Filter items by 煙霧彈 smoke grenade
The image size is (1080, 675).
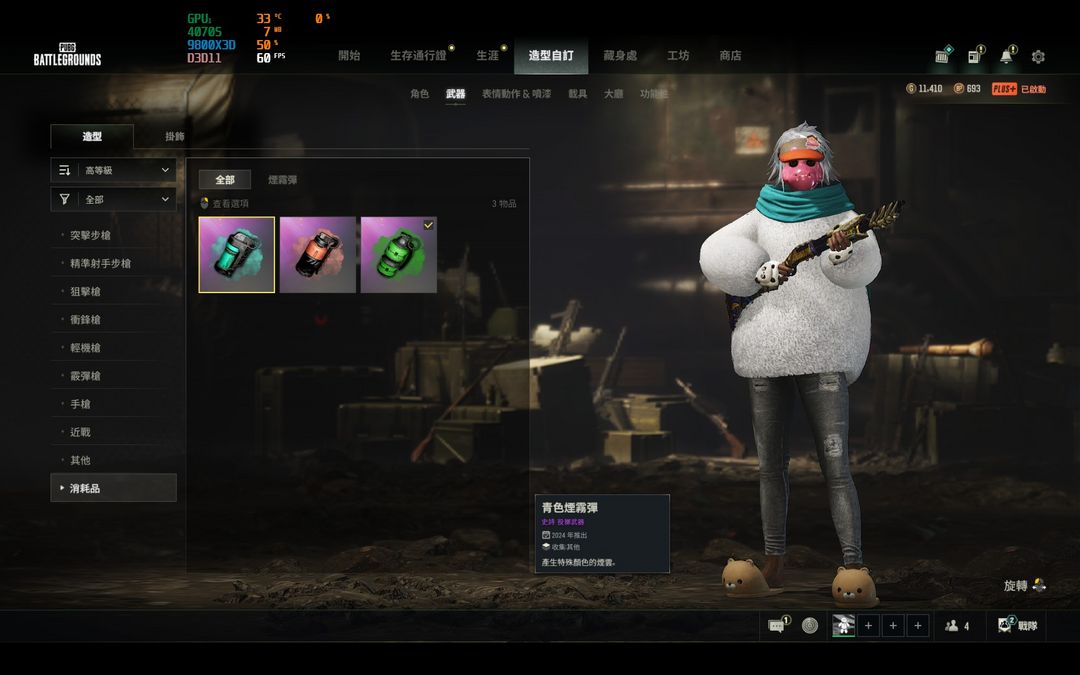282,180
